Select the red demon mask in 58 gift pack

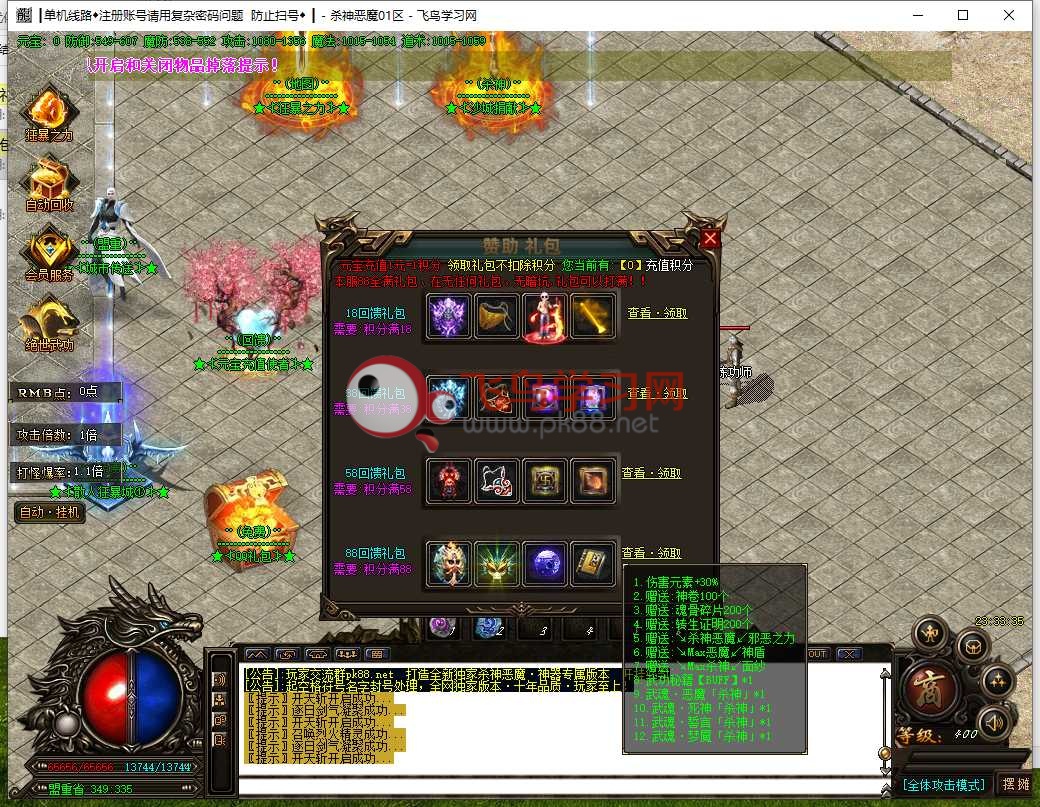click(447, 481)
